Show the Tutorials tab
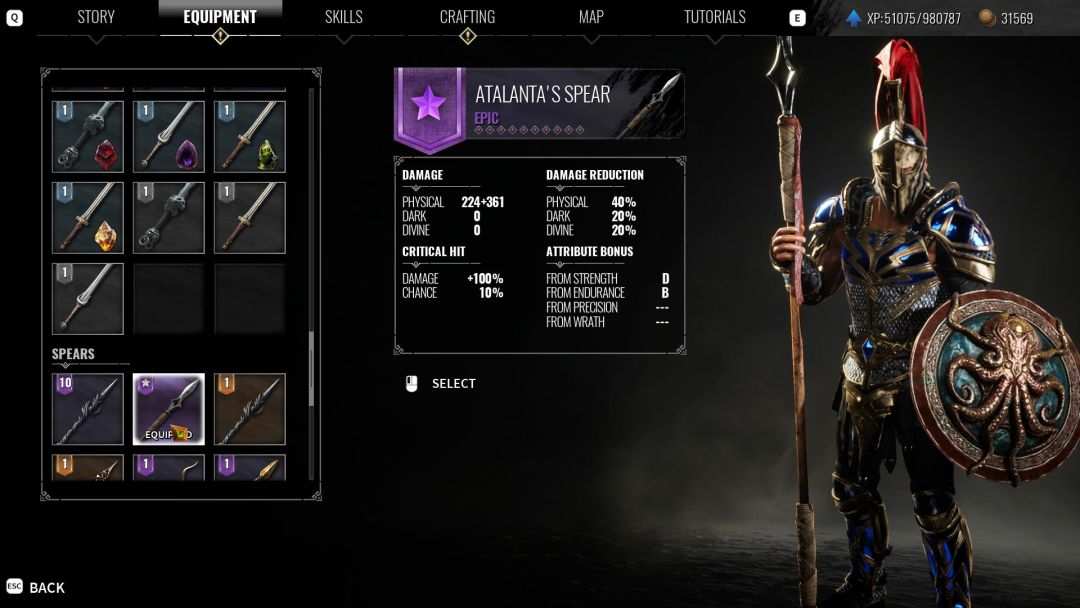Screen dimensions: 1080x608 coord(714,17)
